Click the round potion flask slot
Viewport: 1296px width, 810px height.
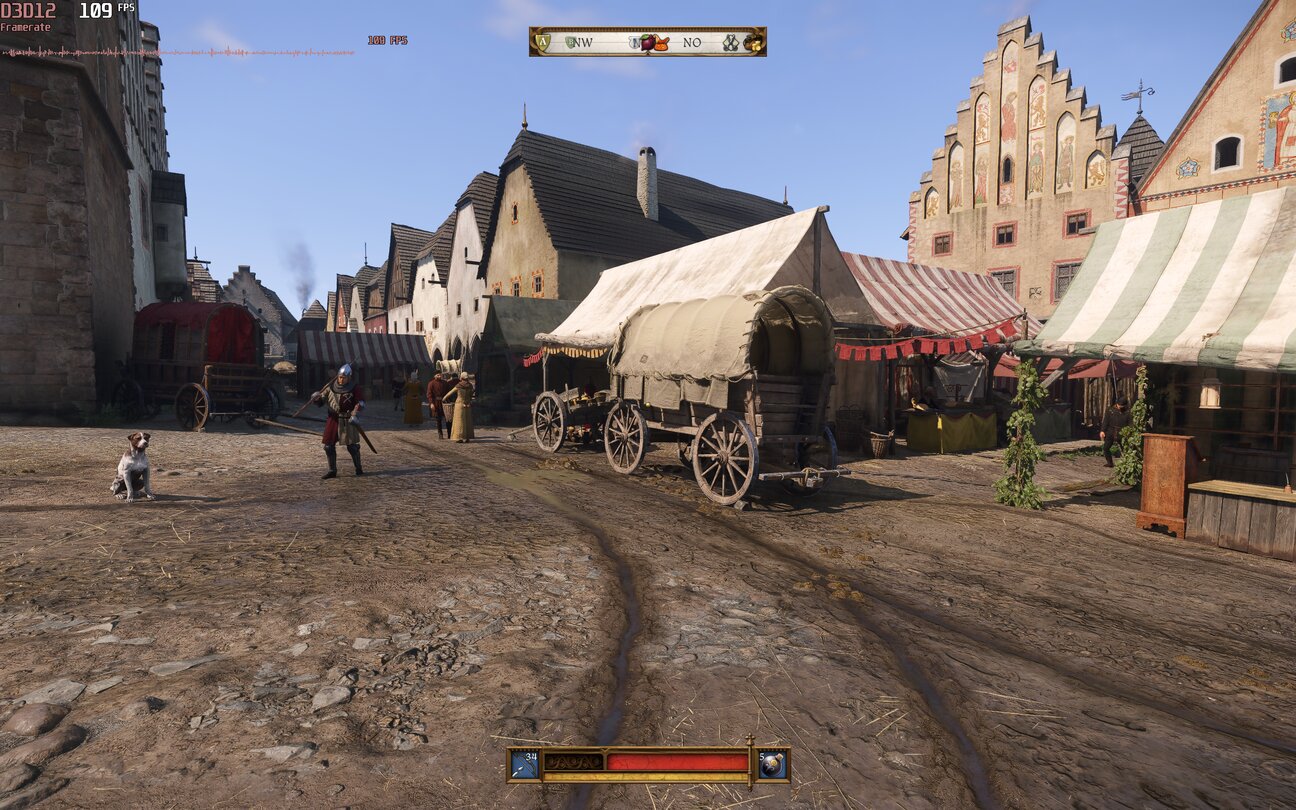click(x=773, y=764)
